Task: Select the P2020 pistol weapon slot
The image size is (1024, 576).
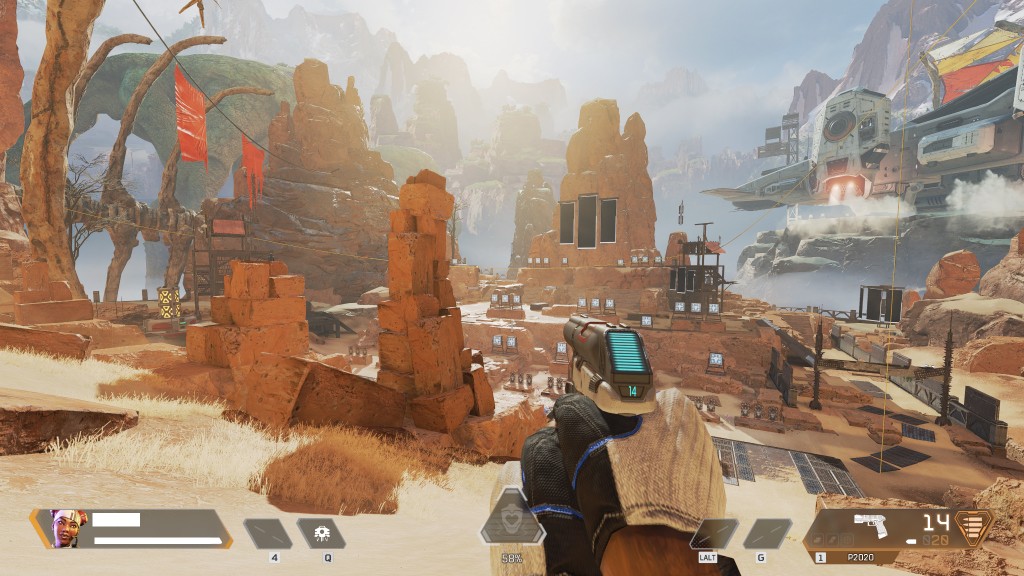Action: (880, 530)
